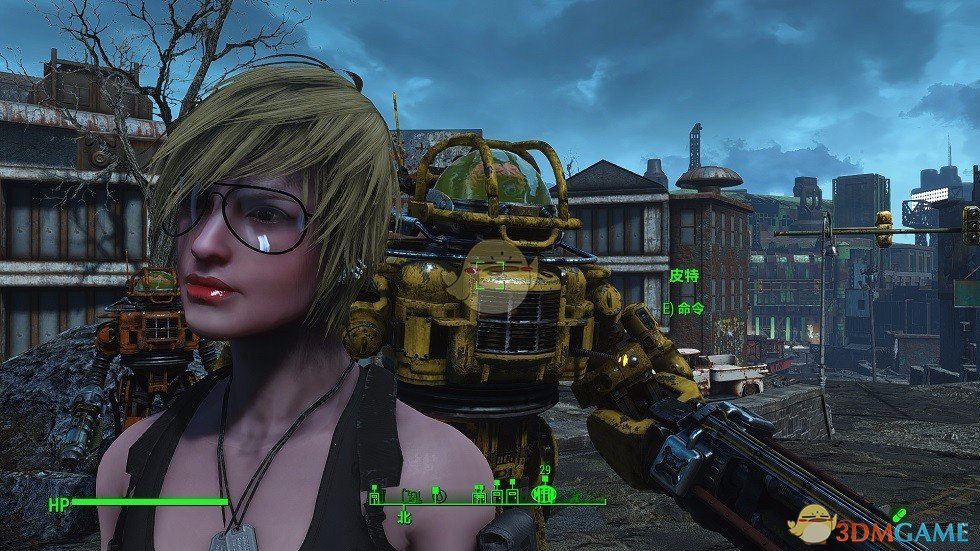Click the highlighted compass marker labeled 29
The image size is (980, 551).
(x=545, y=491)
